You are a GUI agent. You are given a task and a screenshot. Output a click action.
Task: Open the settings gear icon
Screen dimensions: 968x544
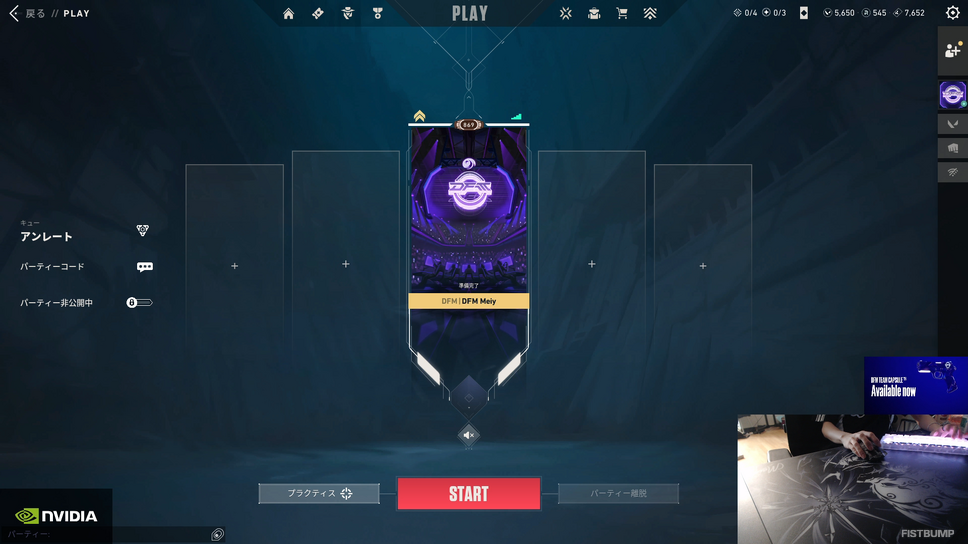(952, 13)
